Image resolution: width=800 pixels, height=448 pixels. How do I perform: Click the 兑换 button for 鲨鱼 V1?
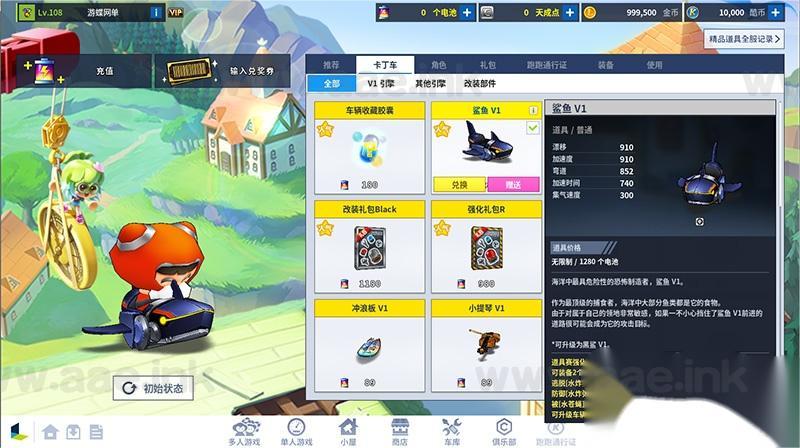460,185
